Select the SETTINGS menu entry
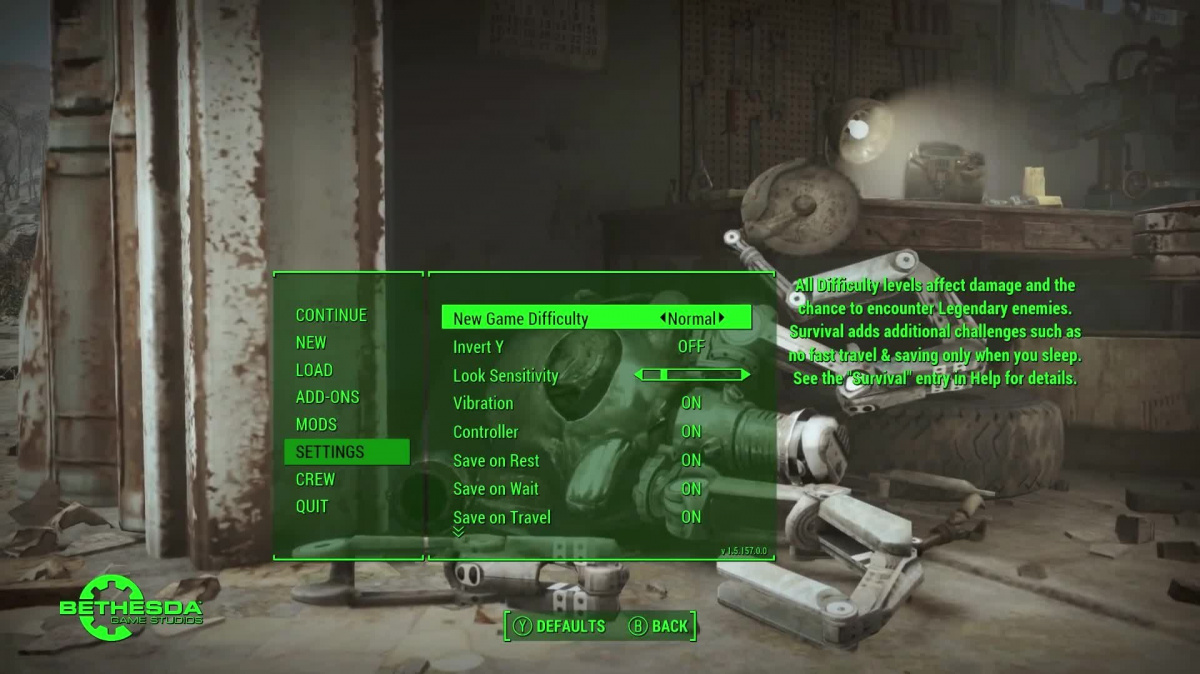The height and width of the screenshot is (674, 1200). [x=330, y=452]
